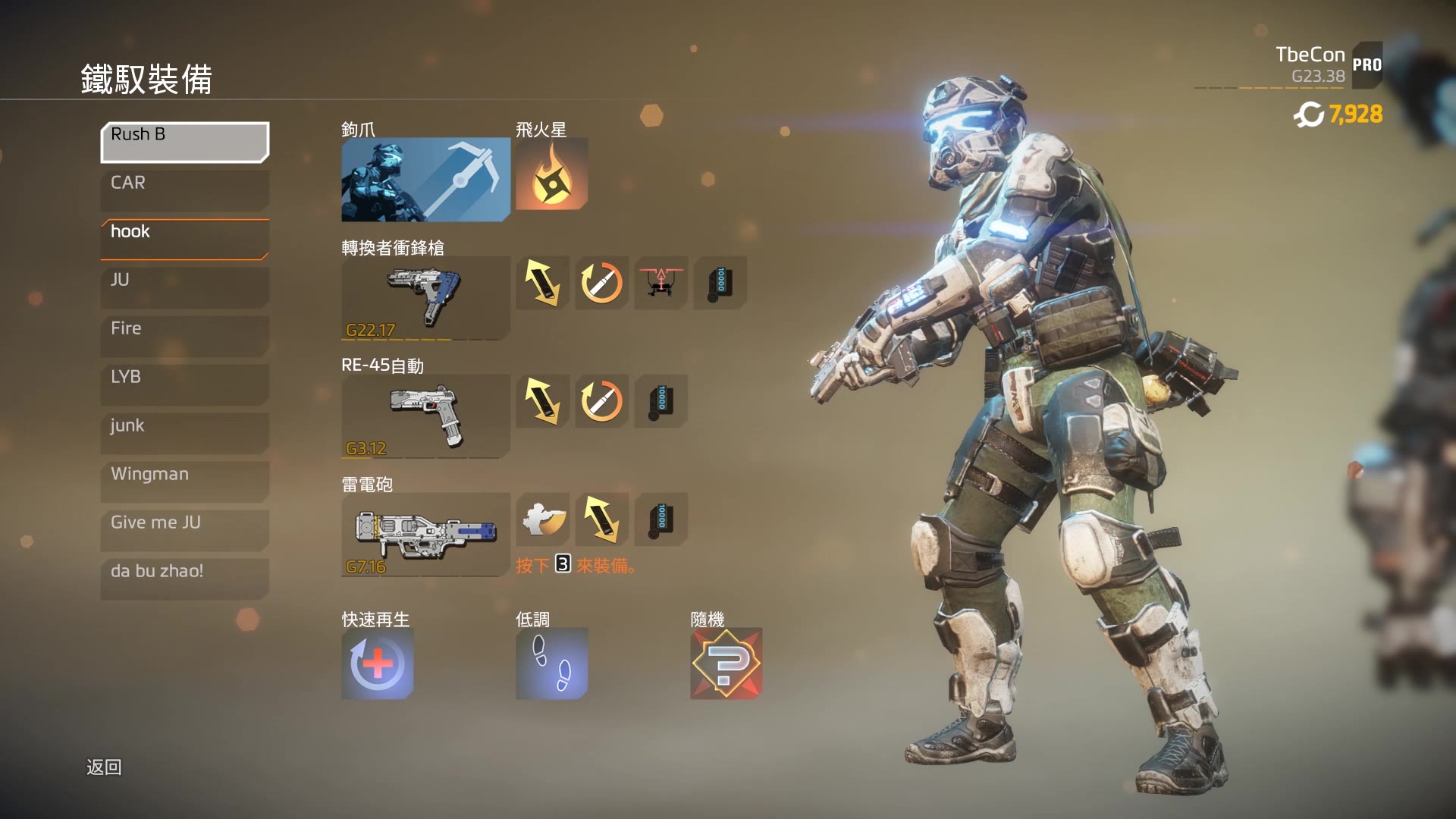The width and height of the screenshot is (1456, 819).
Task: Select the Wingman loadout
Action: pyautogui.click(x=184, y=482)
